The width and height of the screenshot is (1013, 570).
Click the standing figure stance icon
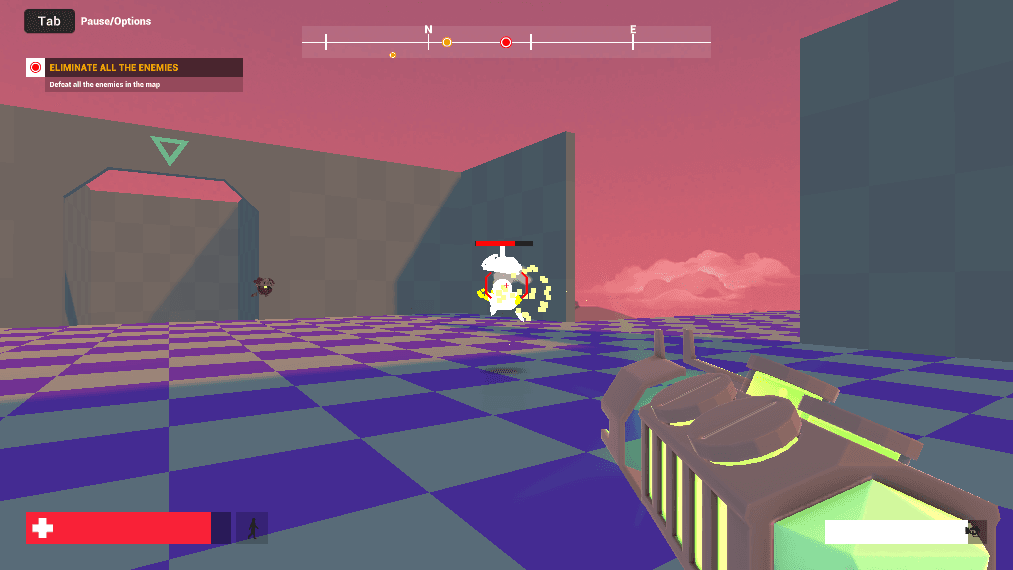252,528
